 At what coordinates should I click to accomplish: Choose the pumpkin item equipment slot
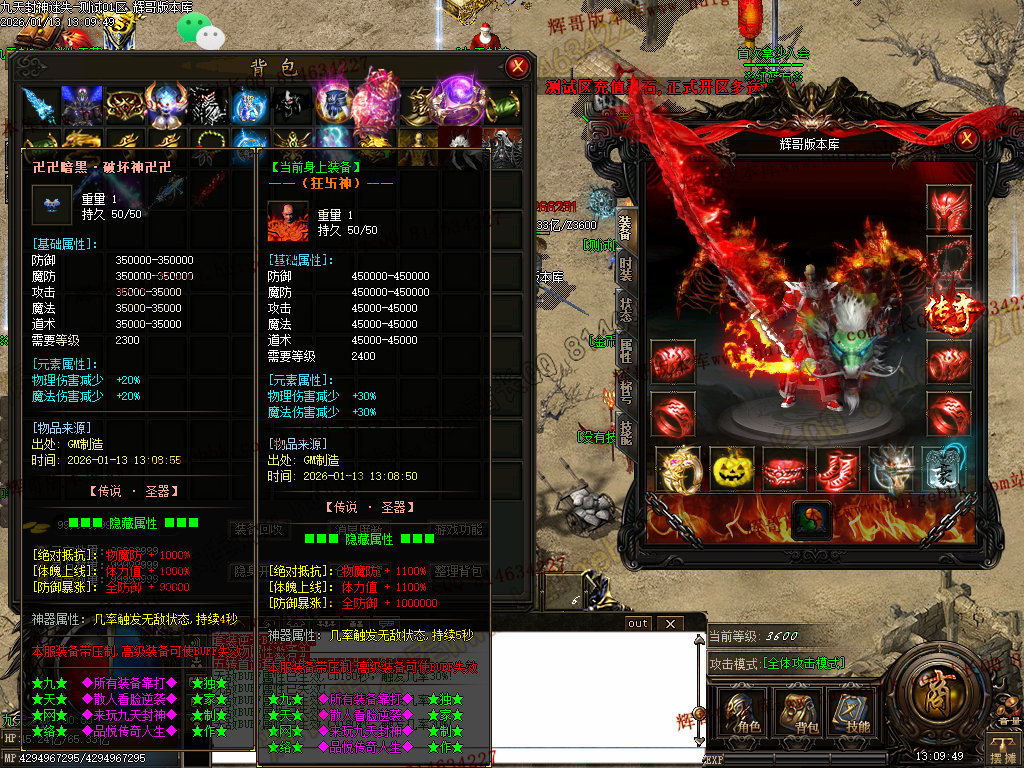coord(731,468)
